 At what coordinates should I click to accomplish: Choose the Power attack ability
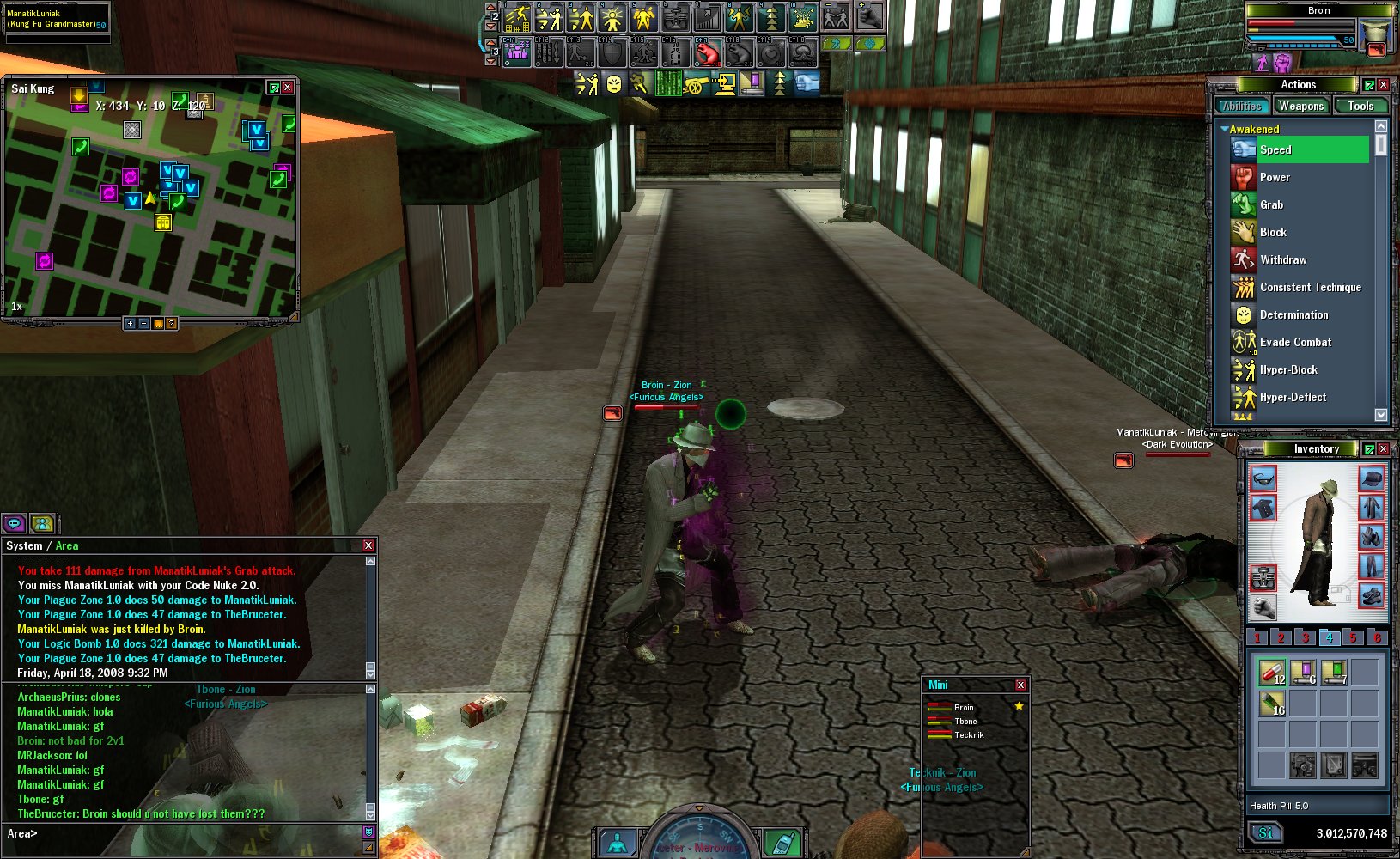(1275, 177)
